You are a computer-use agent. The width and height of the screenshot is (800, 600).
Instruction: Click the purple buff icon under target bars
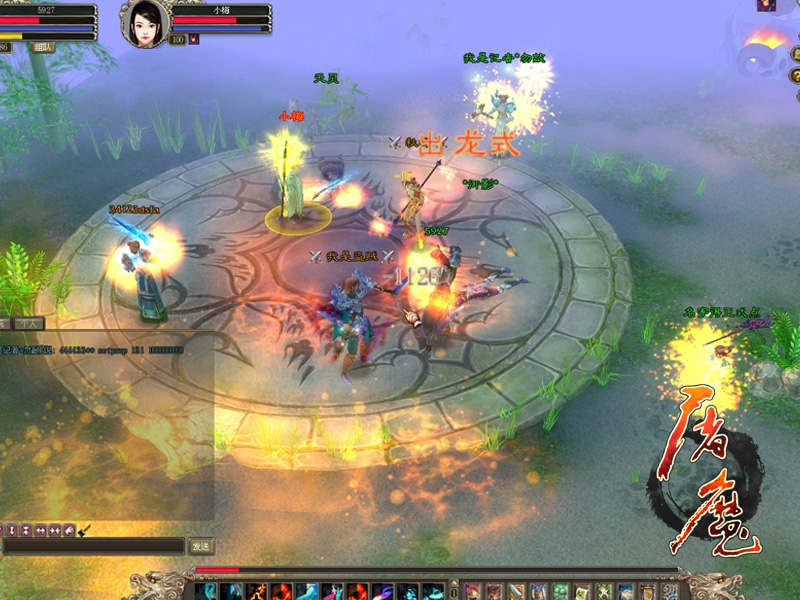point(194,39)
